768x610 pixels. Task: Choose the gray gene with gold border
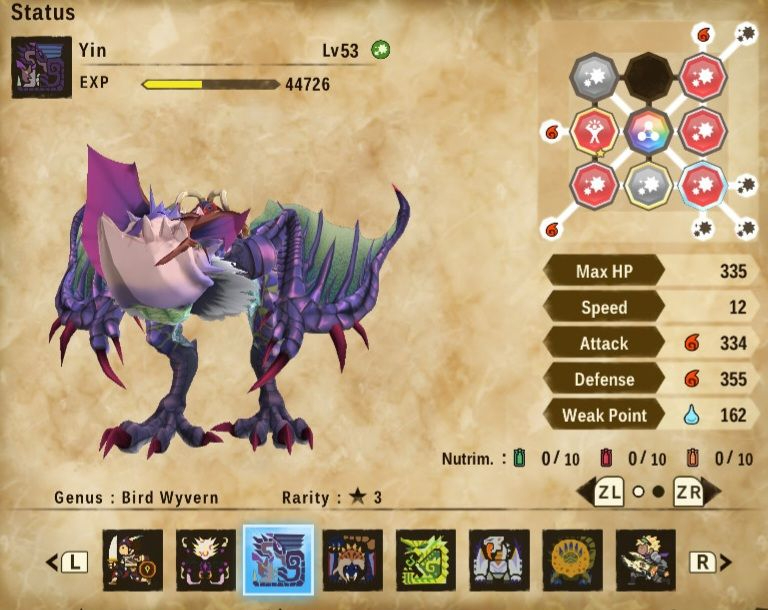click(x=648, y=184)
